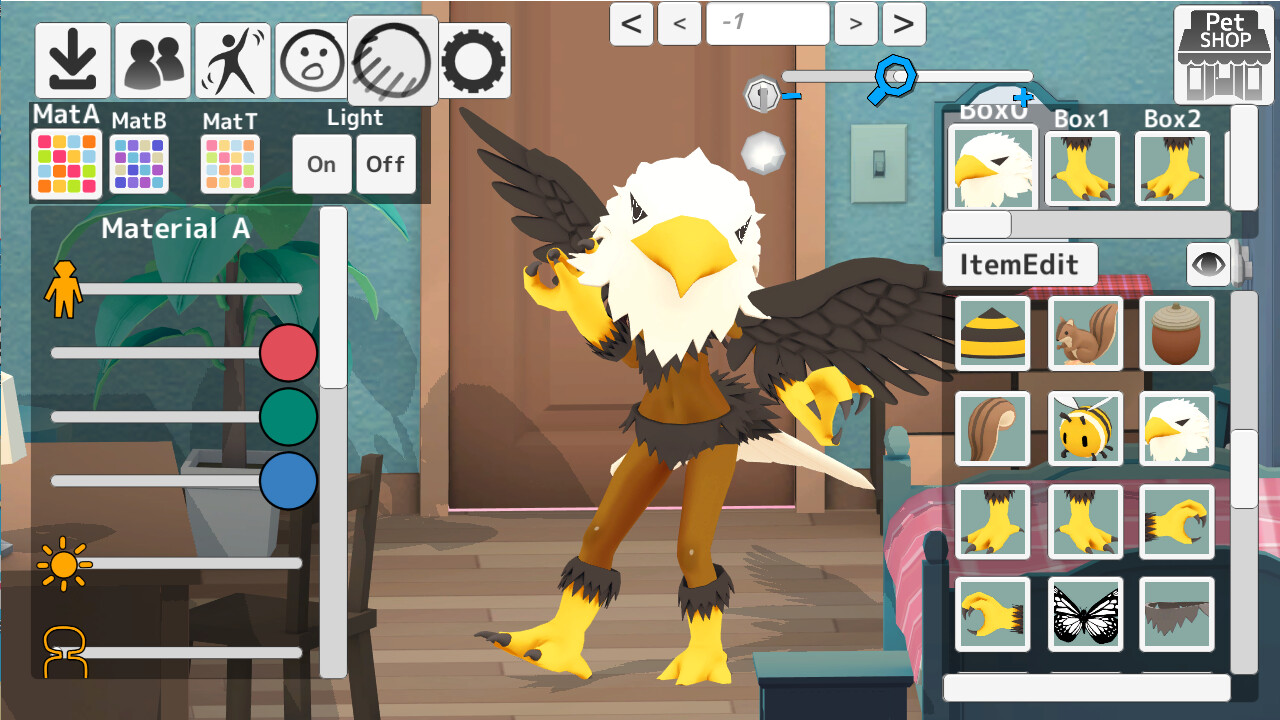
Task: Click the Pet SHOP icon
Action: pyautogui.click(x=1225, y=52)
